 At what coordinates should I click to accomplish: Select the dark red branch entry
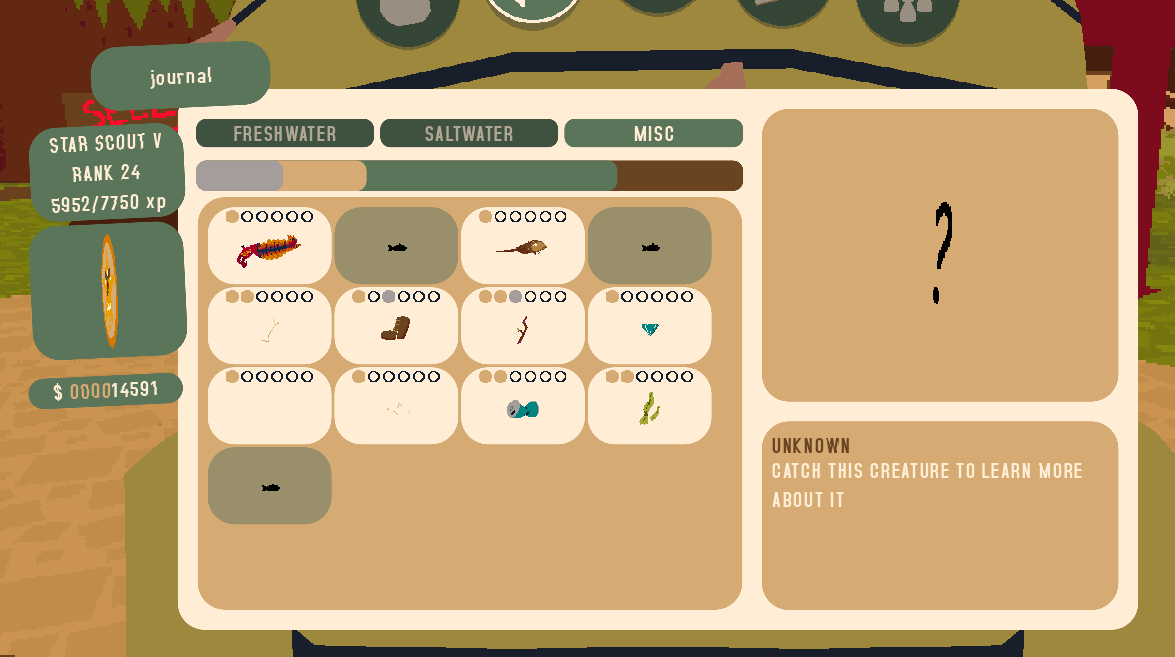pos(523,327)
